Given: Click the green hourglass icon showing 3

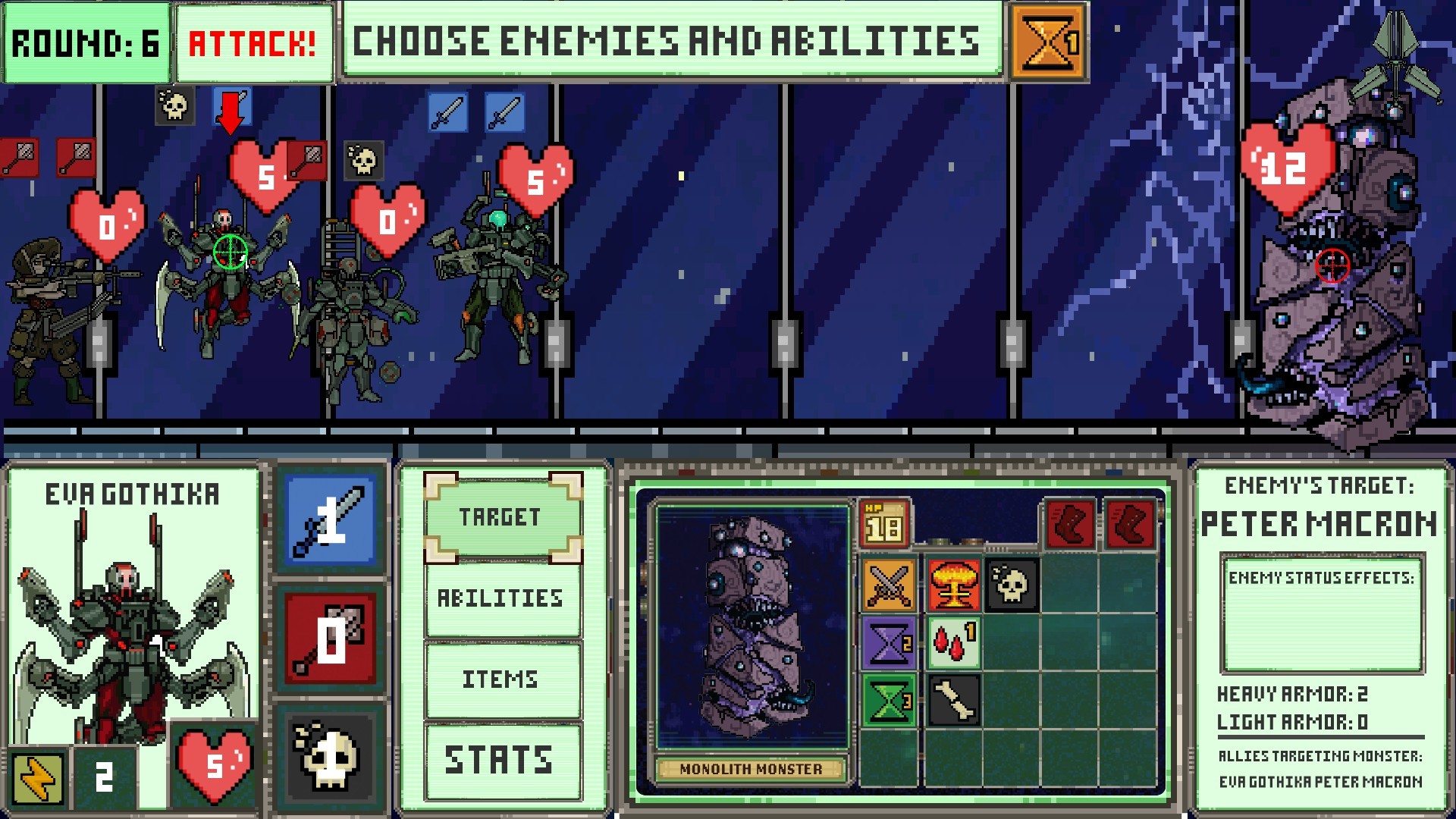Looking at the screenshot, I should point(888,701).
